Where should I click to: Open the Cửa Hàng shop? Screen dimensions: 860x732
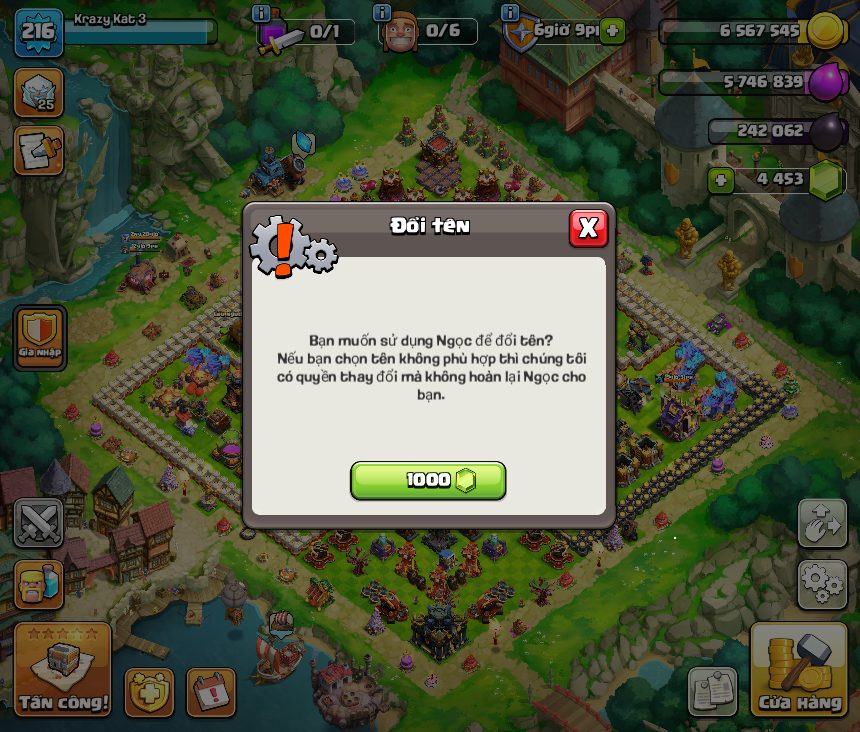click(x=799, y=670)
